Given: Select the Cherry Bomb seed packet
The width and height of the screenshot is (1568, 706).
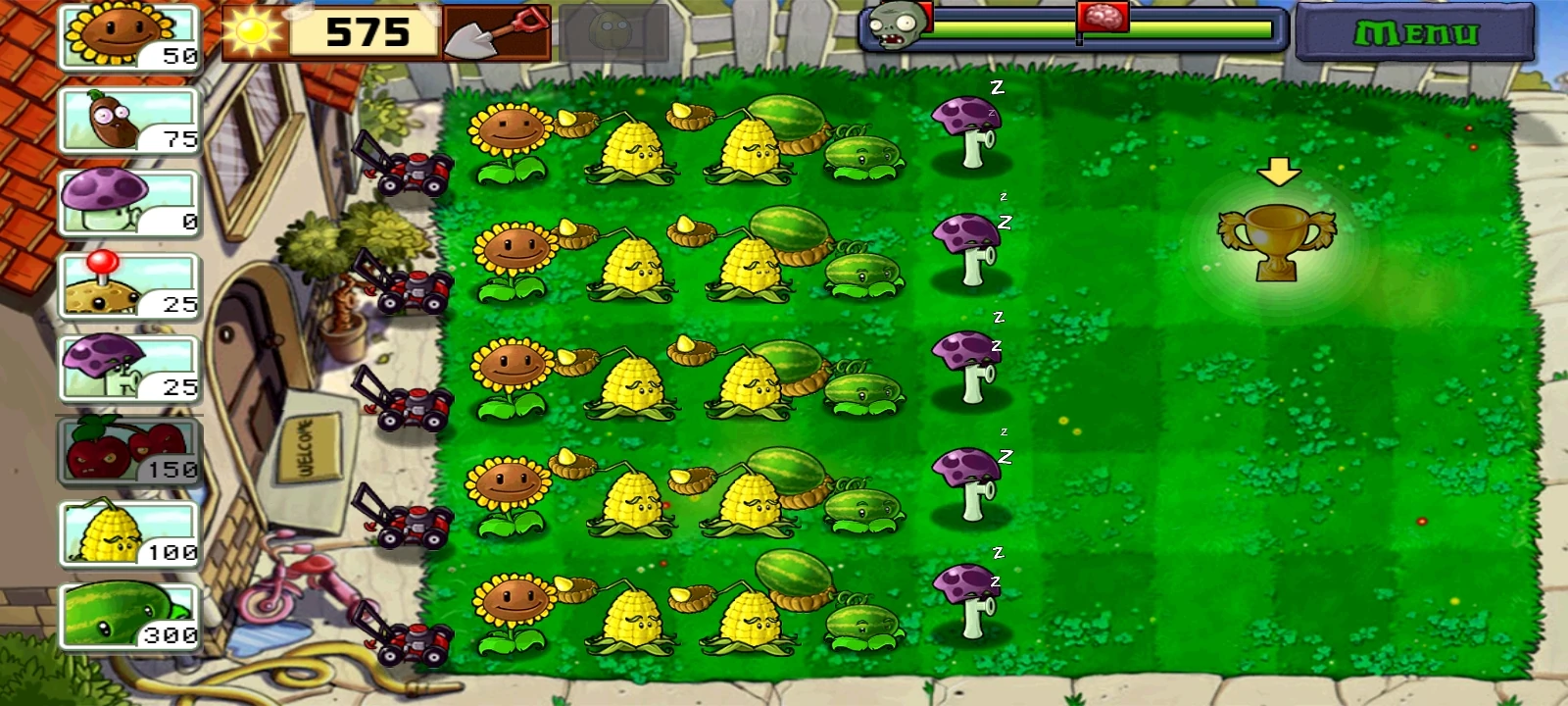Looking at the screenshot, I should [125, 449].
